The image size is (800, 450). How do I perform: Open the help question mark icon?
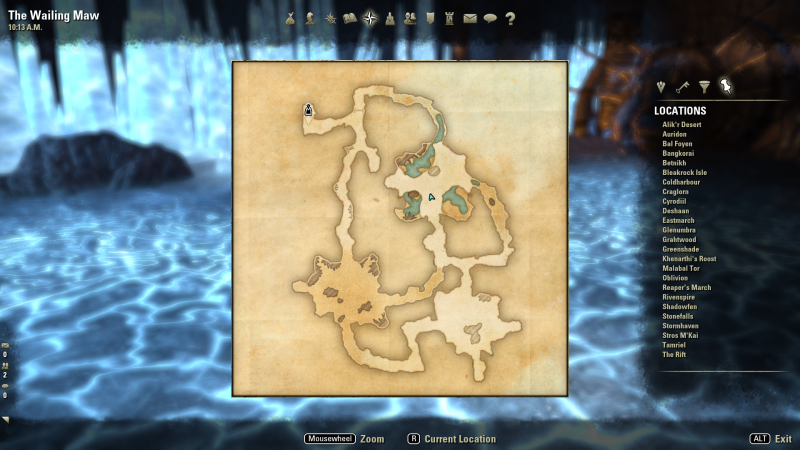coord(510,17)
